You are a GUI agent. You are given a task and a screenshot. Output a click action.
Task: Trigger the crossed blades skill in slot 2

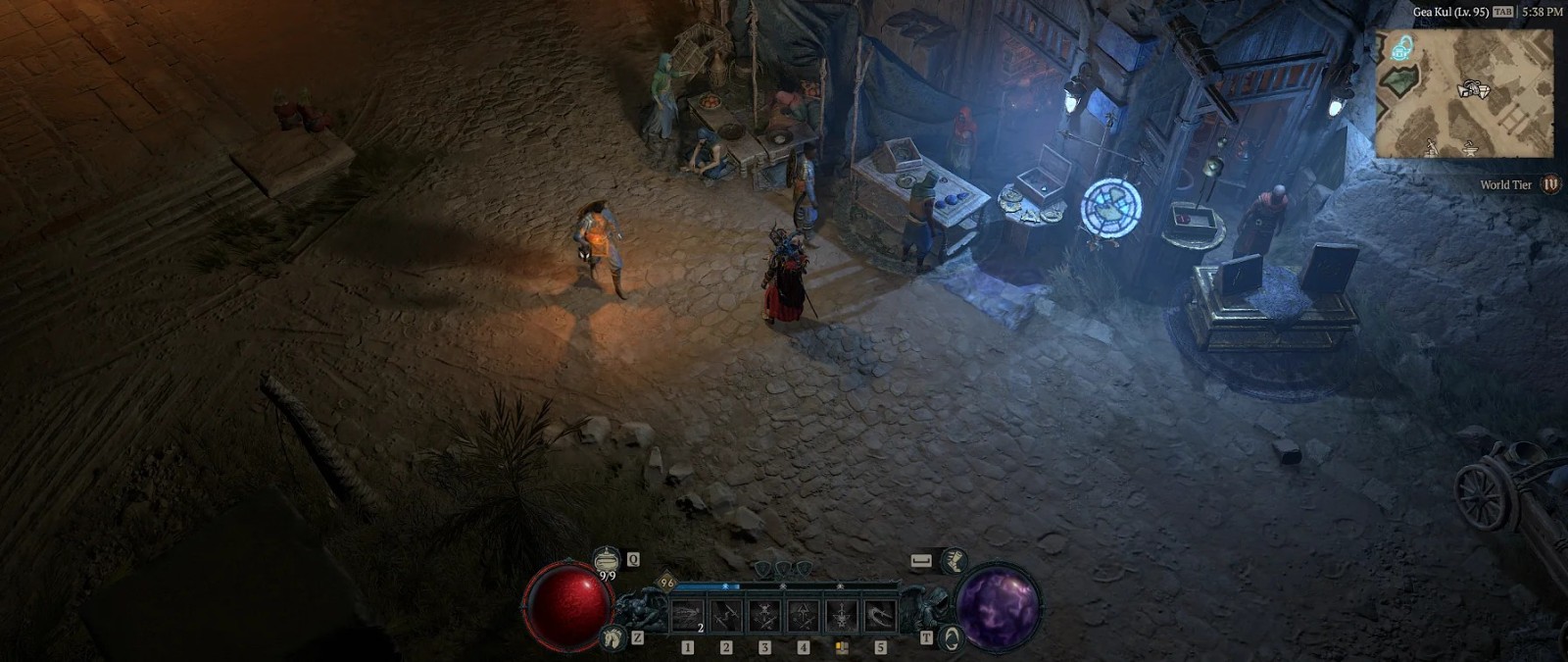[x=726, y=617]
